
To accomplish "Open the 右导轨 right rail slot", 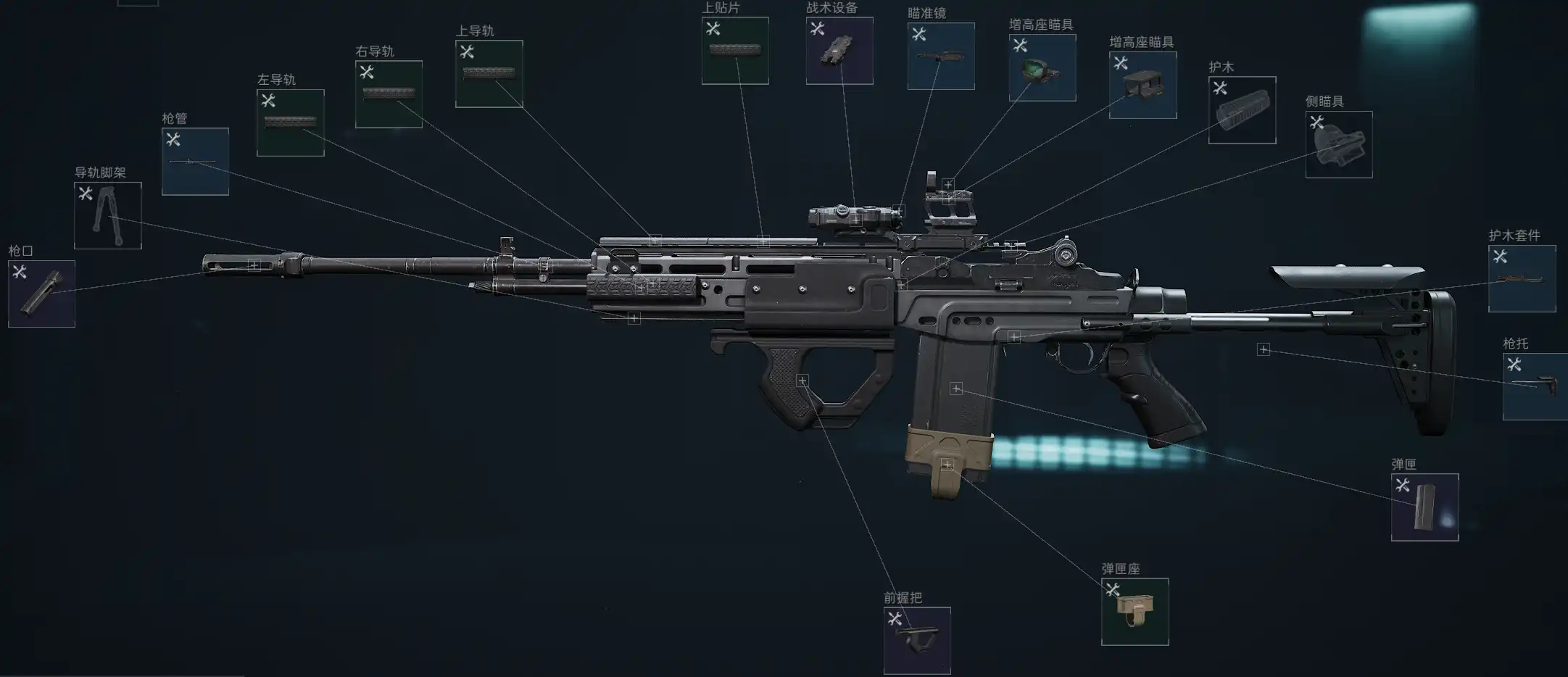I will pos(389,94).
